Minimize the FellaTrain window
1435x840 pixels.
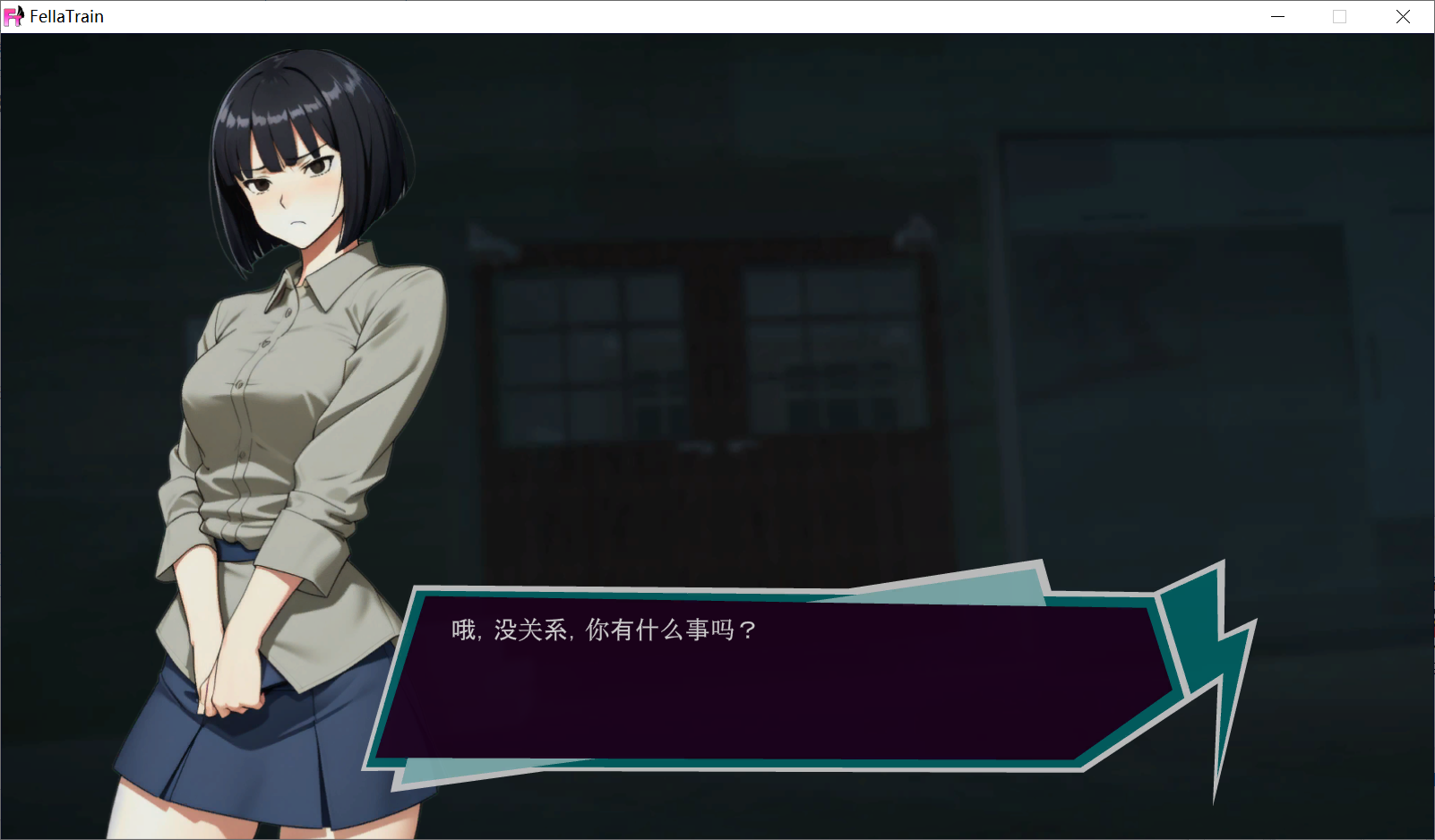coord(1277,17)
